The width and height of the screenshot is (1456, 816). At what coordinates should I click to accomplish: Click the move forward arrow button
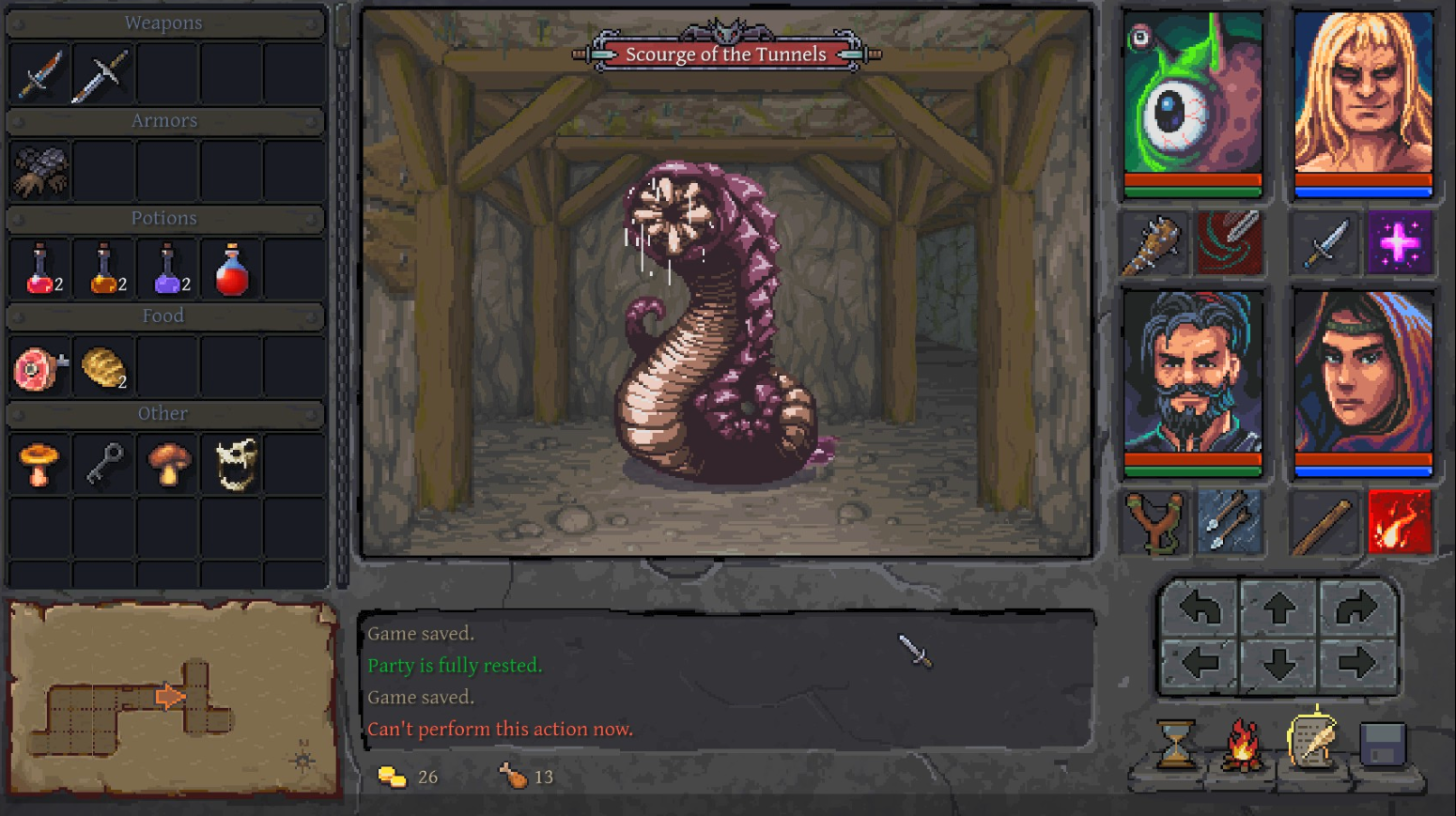pyautogui.click(x=1278, y=609)
